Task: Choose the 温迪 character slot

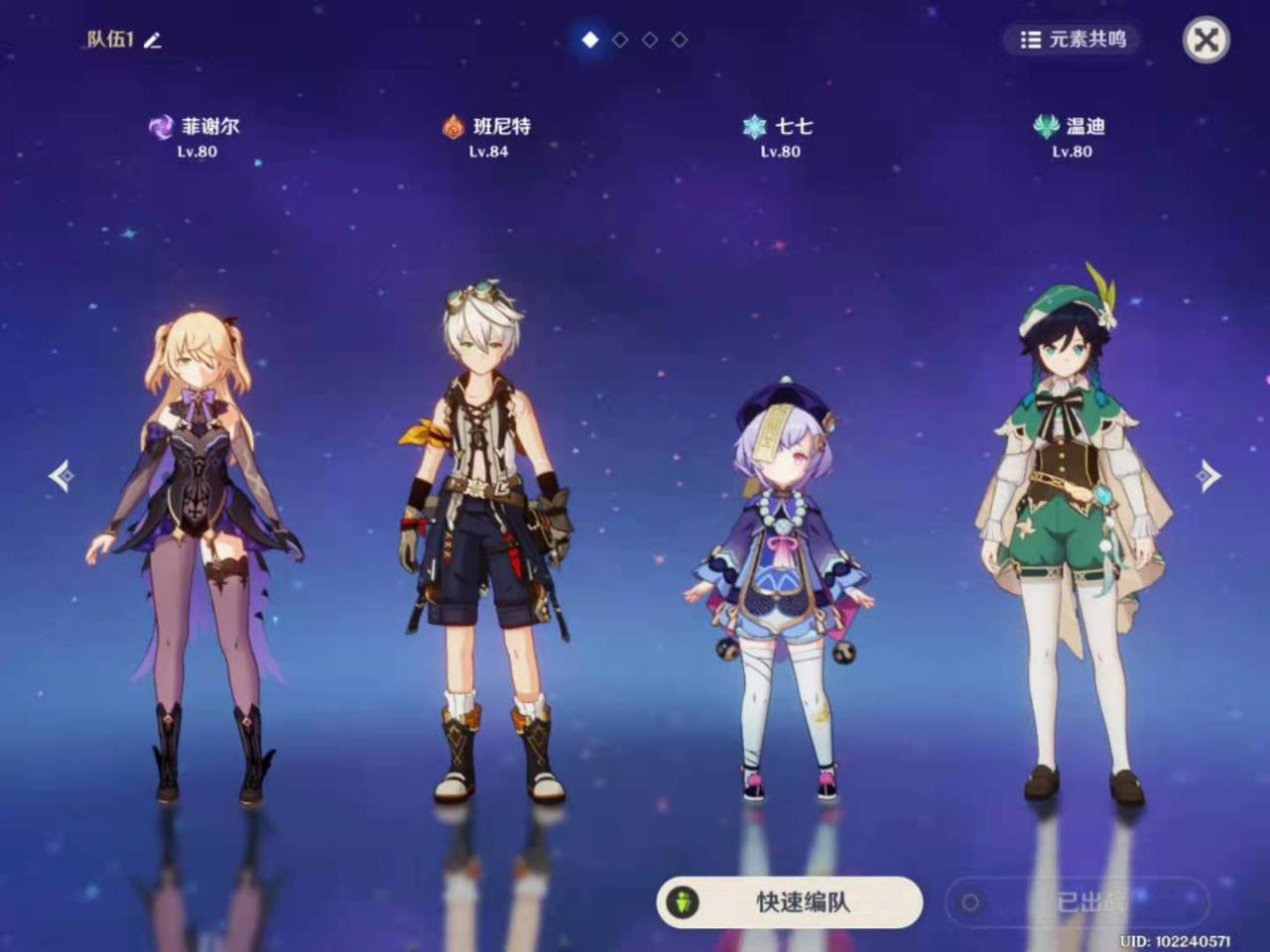Action: click(1072, 535)
